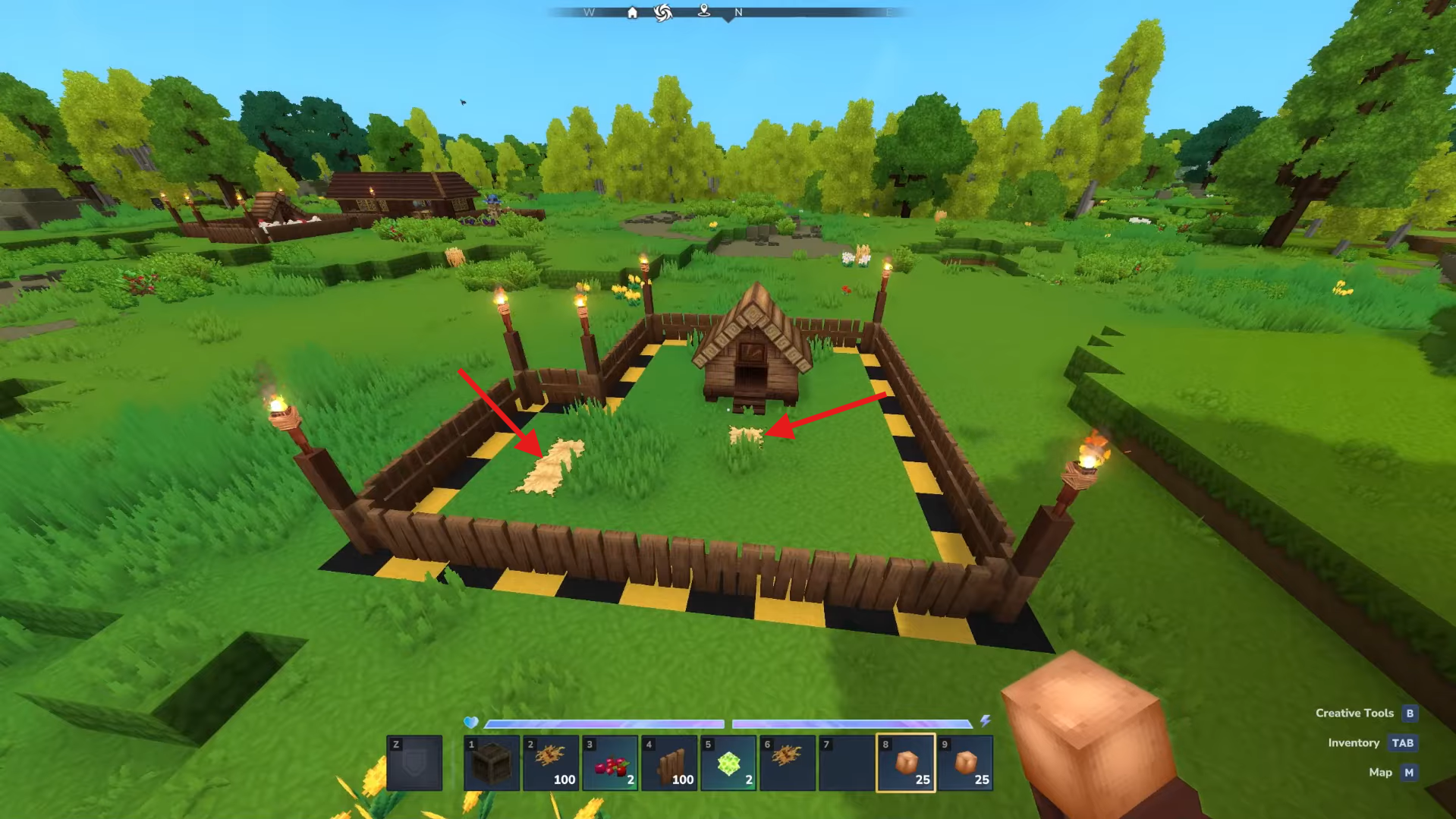
Task: Click the blue heart health icon
Action: coord(470,723)
